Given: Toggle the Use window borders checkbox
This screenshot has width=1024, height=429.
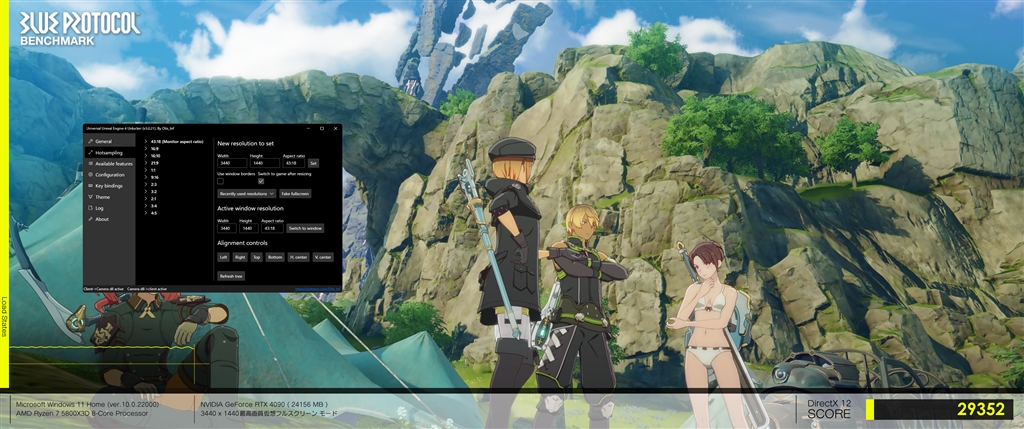Looking at the screenshot, I should point(221,181).
